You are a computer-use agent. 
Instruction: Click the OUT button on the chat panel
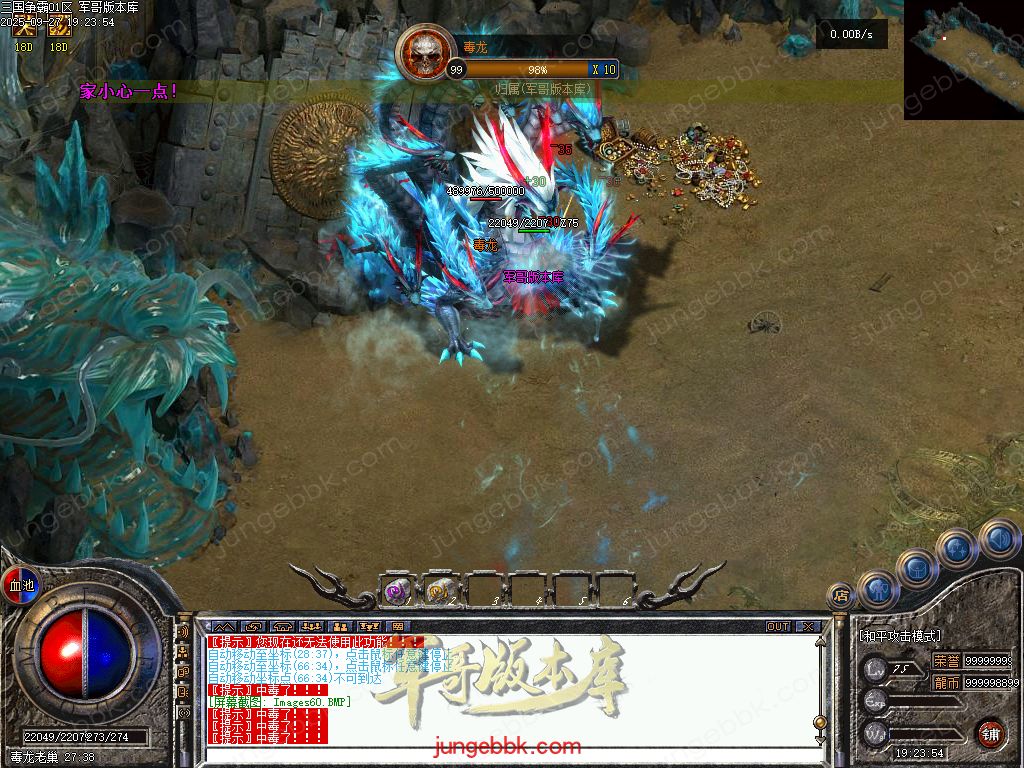point(777,627)
